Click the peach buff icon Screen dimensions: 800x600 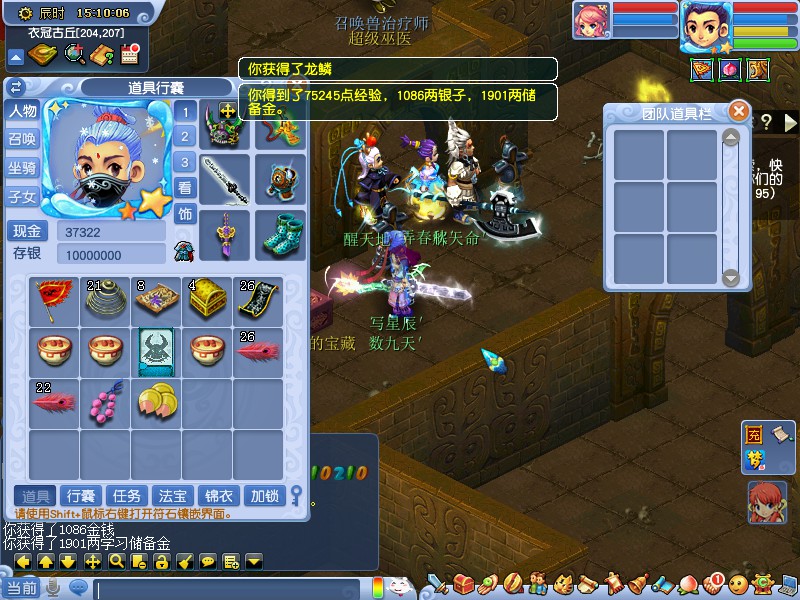pos(731,69)
